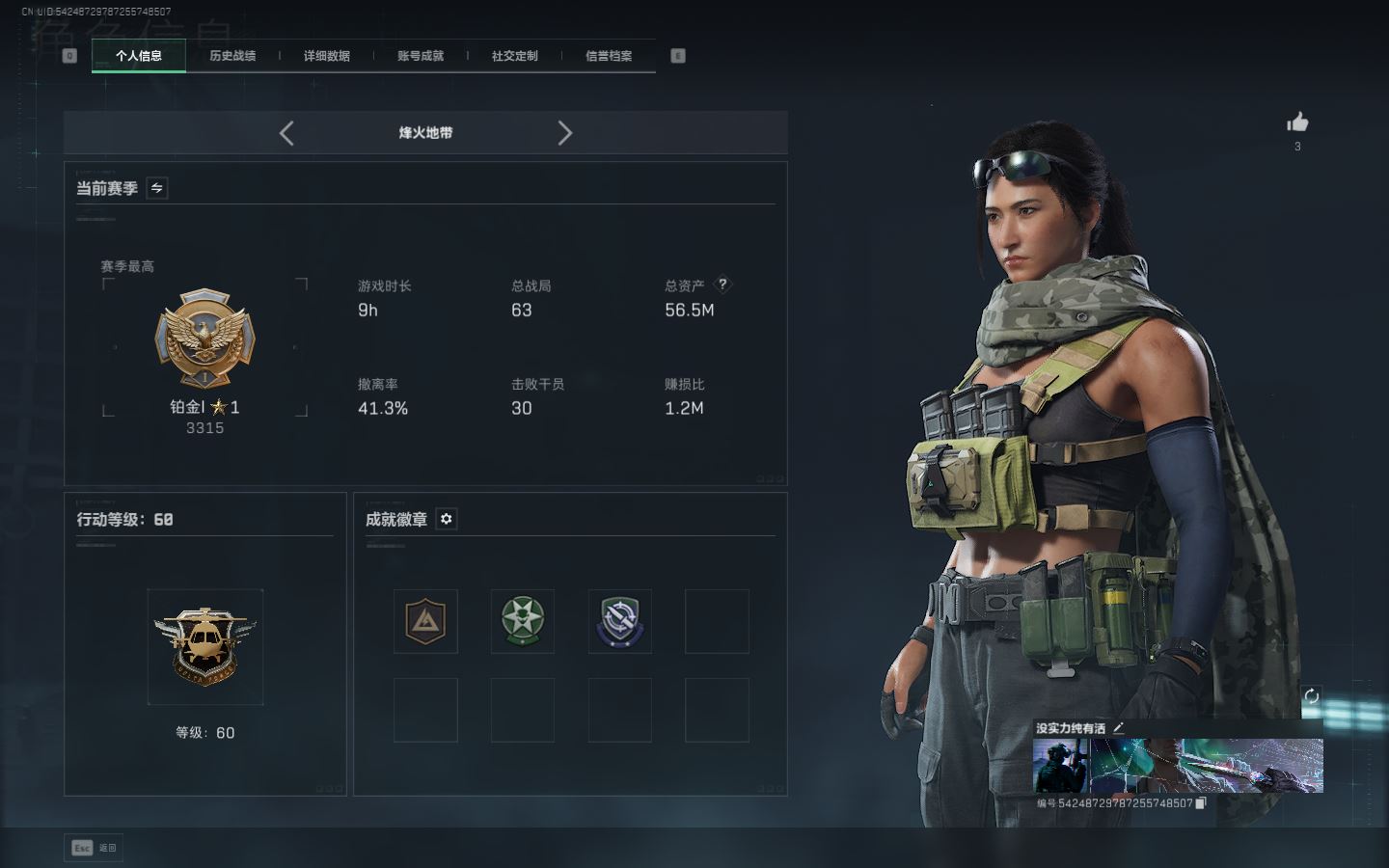Open the 社交定制 tab
The height and width of the screenshot is (868, 1389).
pos(514,56)
